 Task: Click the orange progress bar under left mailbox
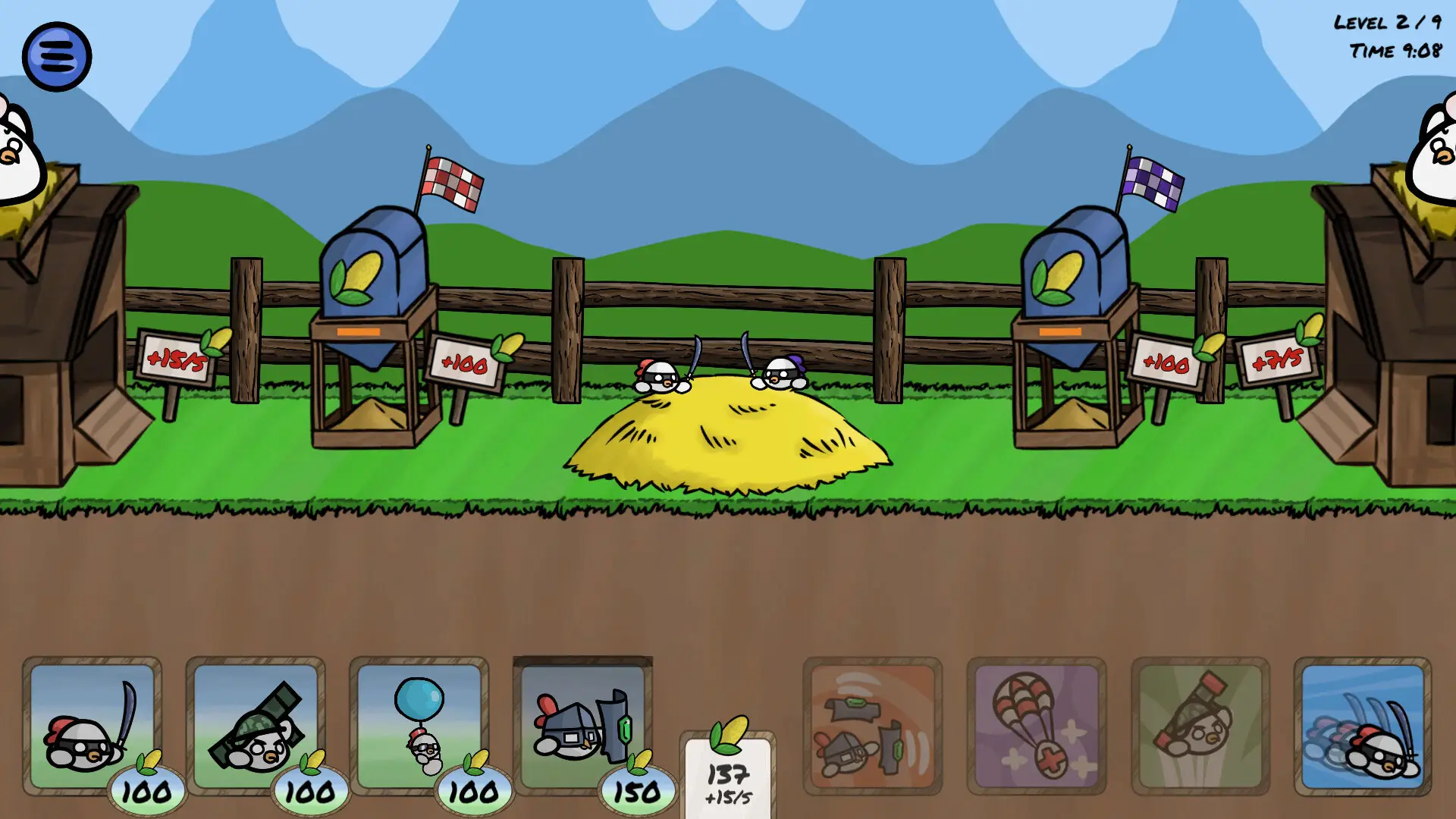(359, 331)
